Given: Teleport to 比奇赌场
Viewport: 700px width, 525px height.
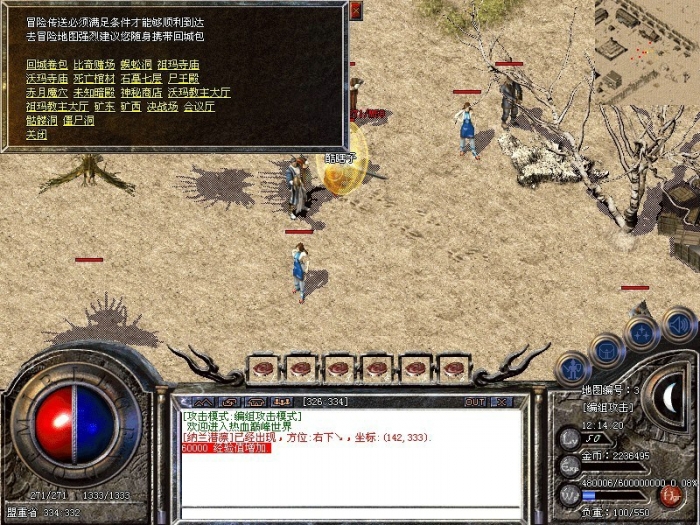Looking at the screenshot, I should (x=94, y=63).
